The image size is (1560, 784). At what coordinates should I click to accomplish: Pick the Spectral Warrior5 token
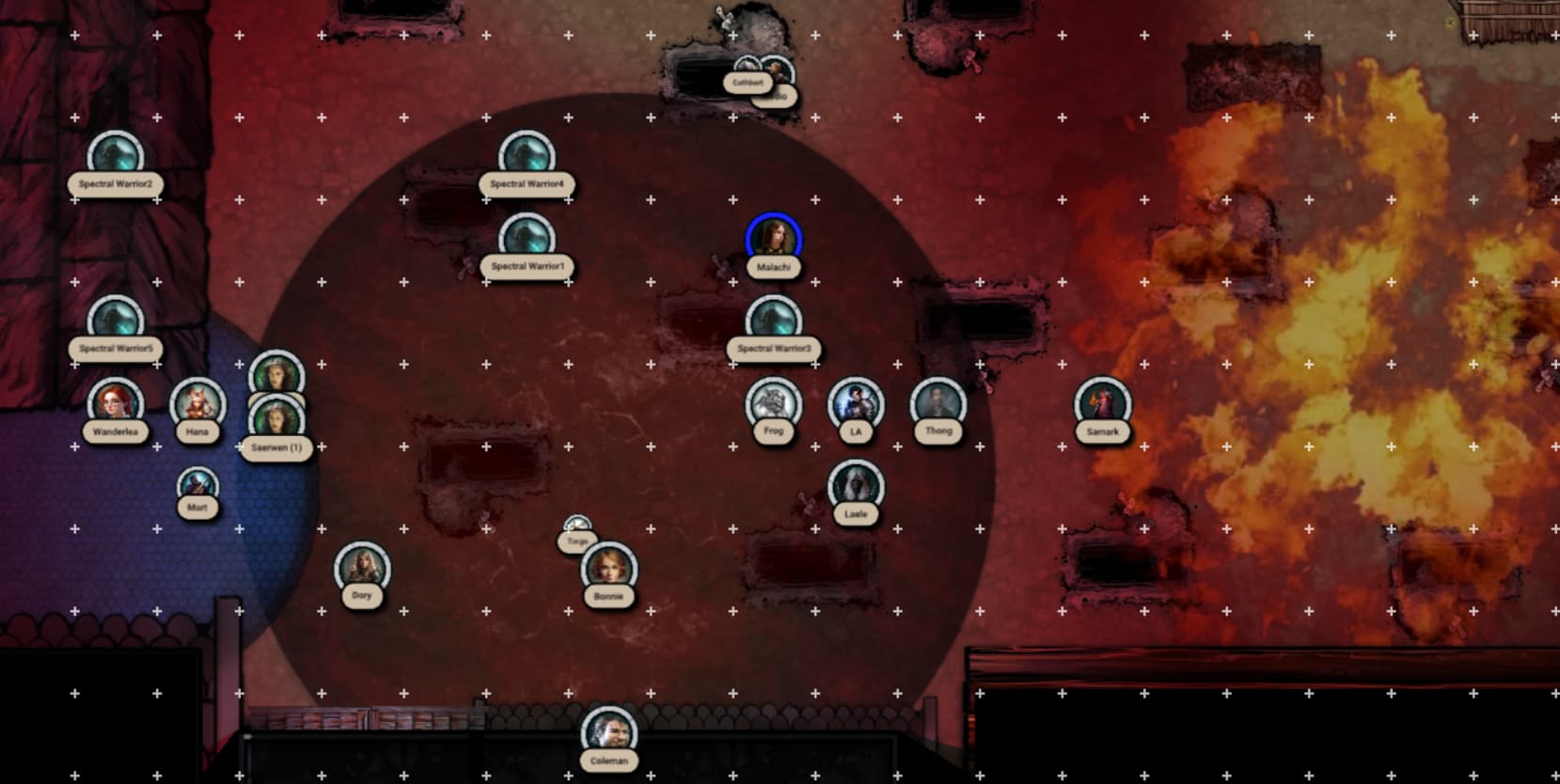(115, 321)
